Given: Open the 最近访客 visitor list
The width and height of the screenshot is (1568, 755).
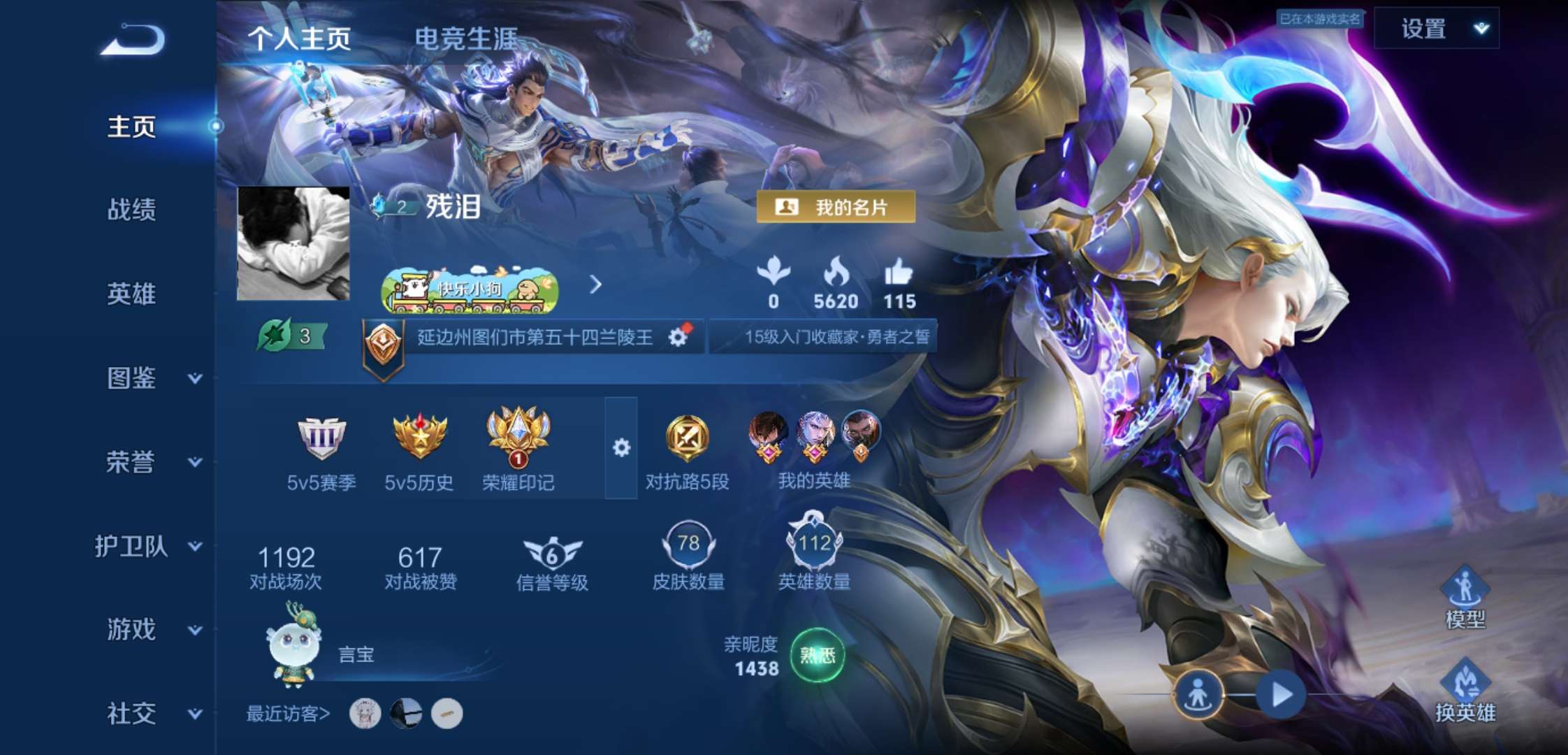Looking at the screenshot, I should click(288, 714).
